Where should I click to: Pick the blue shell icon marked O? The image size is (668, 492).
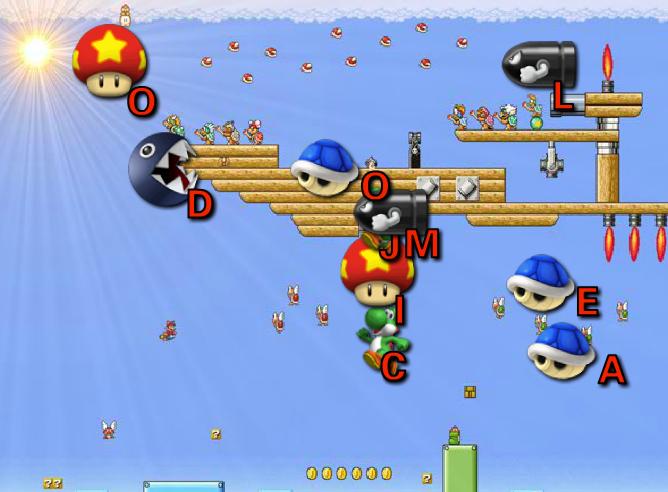tap(326, 163)
